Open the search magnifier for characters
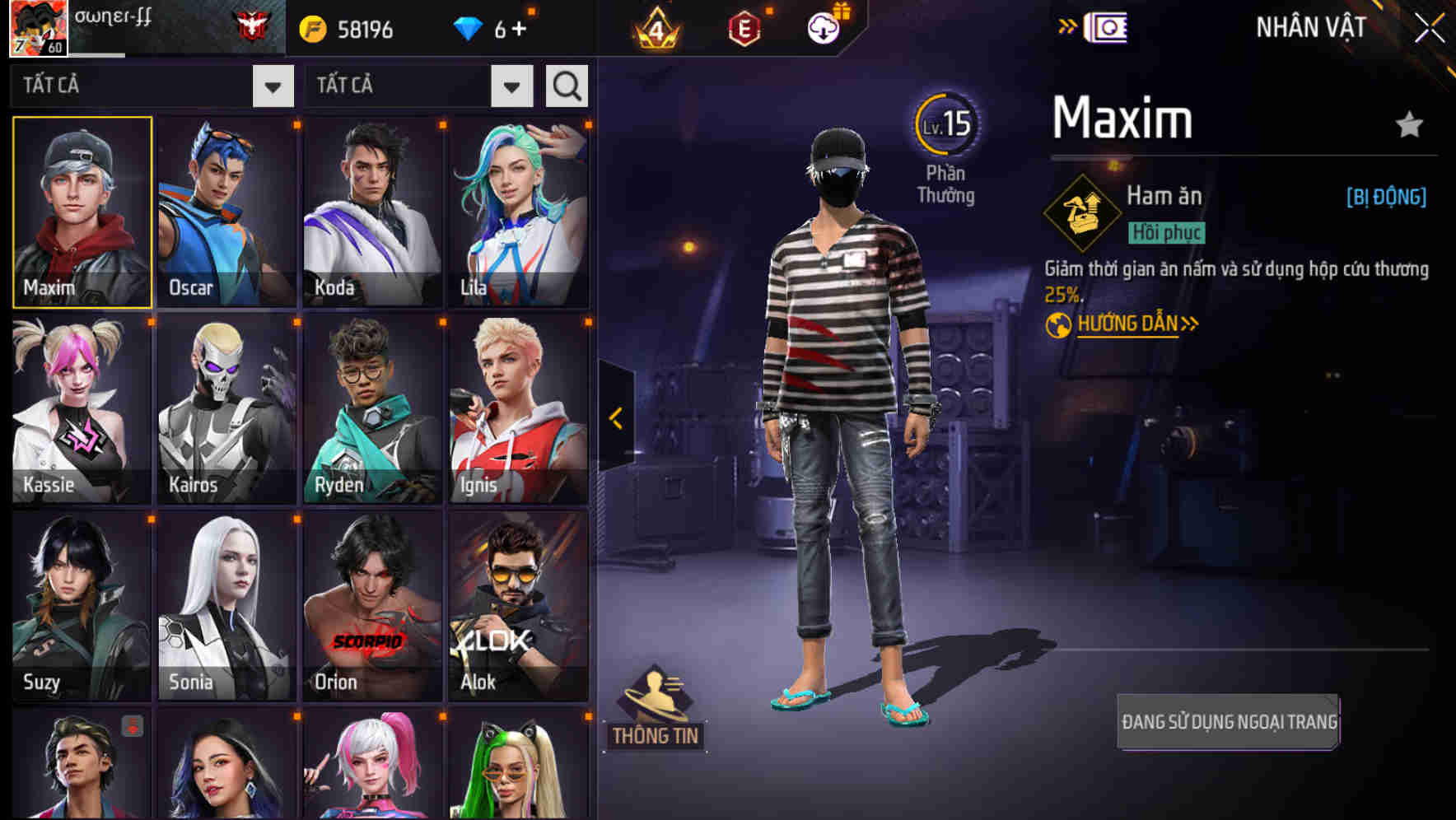Screen dimensions: 1456x820 click(566, 85)
